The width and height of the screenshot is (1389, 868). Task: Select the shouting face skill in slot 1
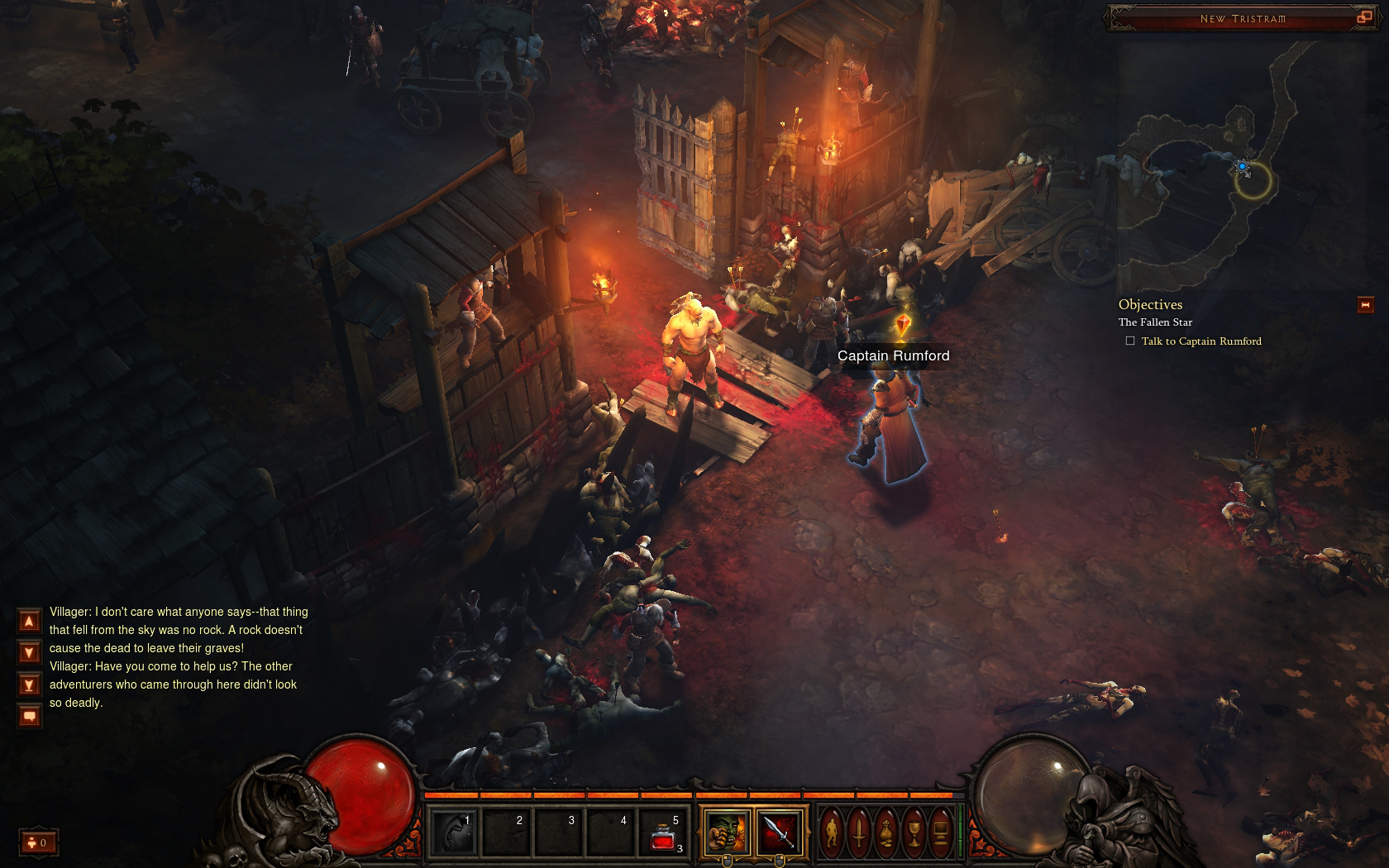454,833
